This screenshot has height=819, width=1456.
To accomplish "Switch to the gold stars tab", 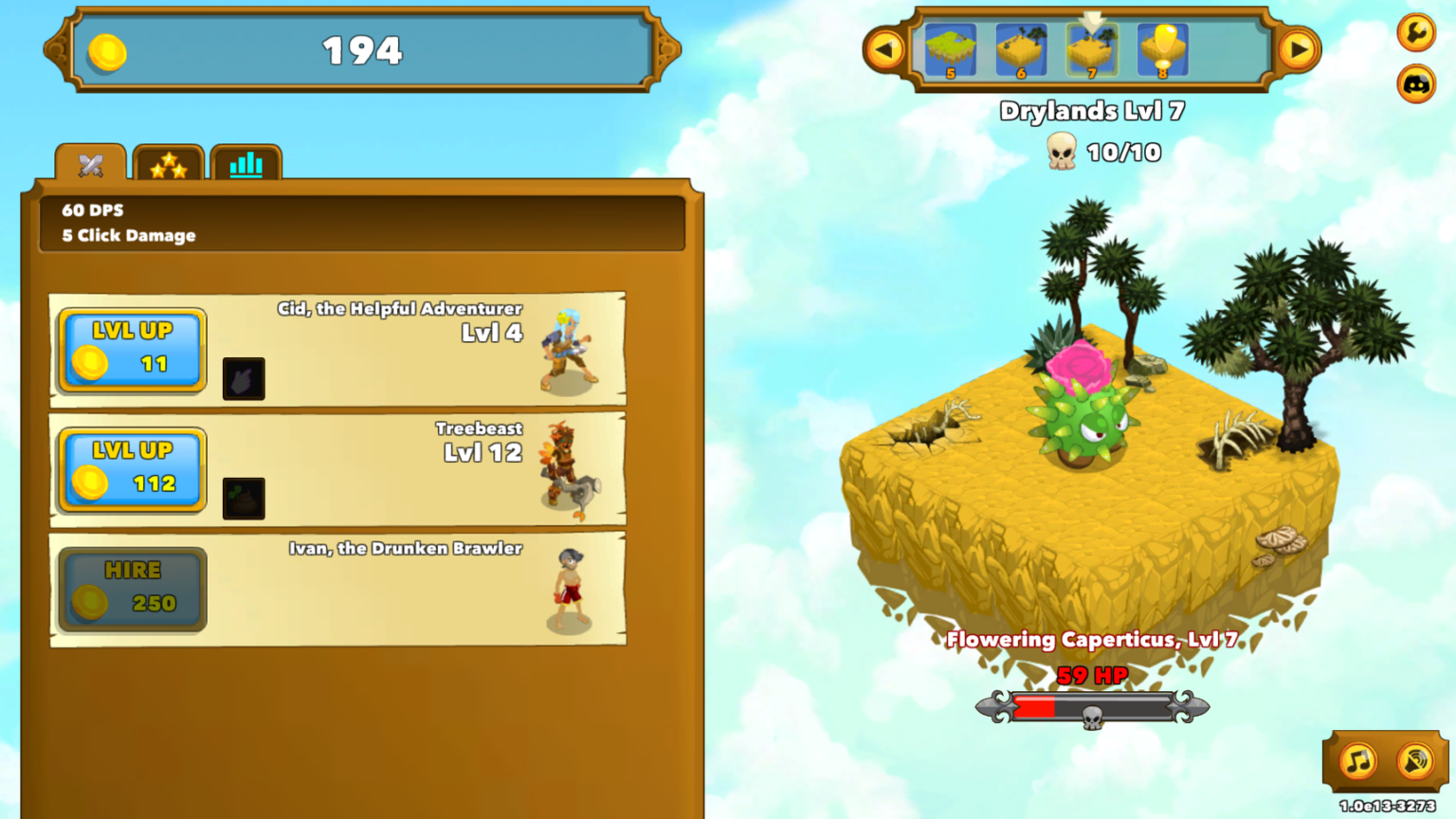I will [168, 164].
